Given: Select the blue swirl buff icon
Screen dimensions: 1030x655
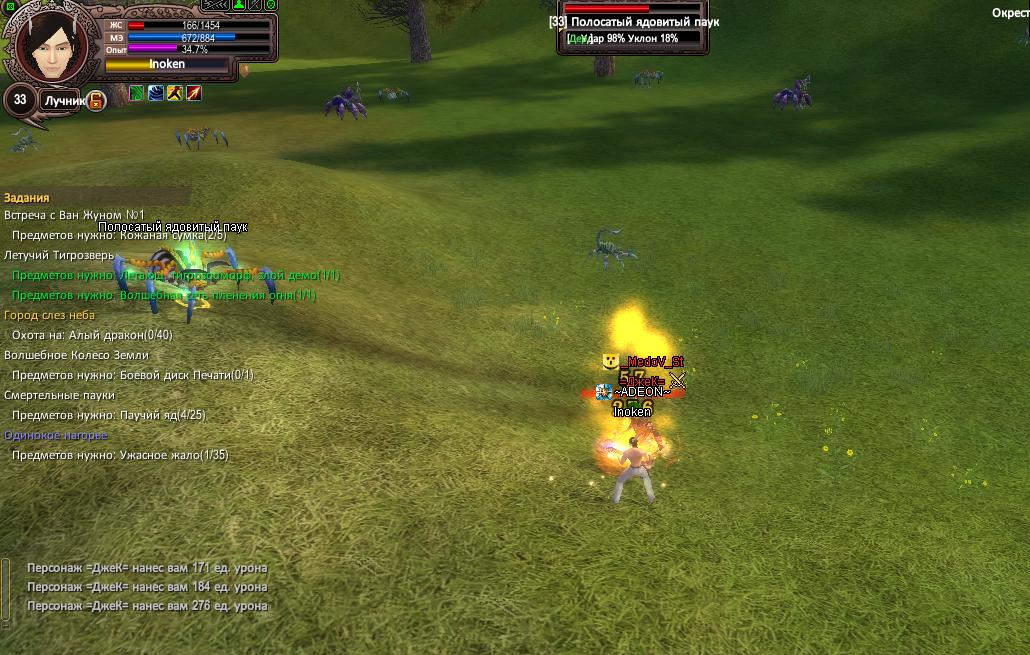Looking at the screenshot, I should (x=156, y=93).
